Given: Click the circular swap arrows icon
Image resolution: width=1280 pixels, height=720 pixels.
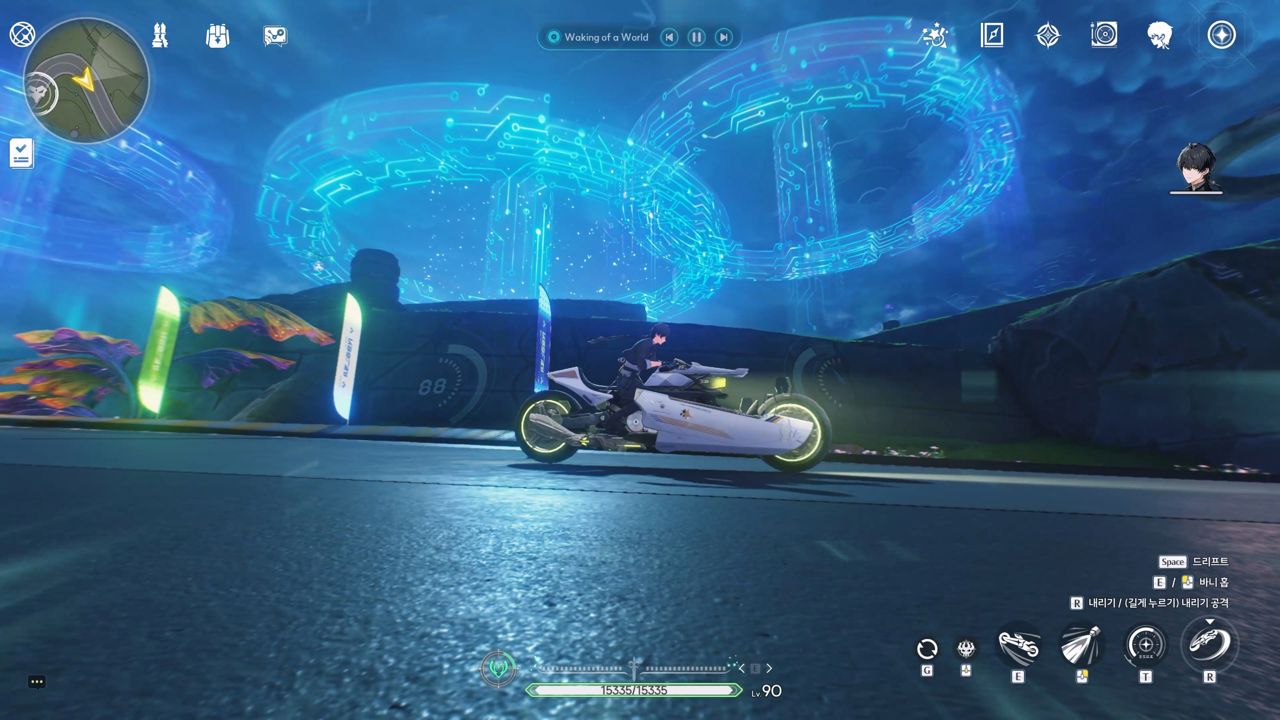Looking at the screenshot, I should [x=927, y=649].
